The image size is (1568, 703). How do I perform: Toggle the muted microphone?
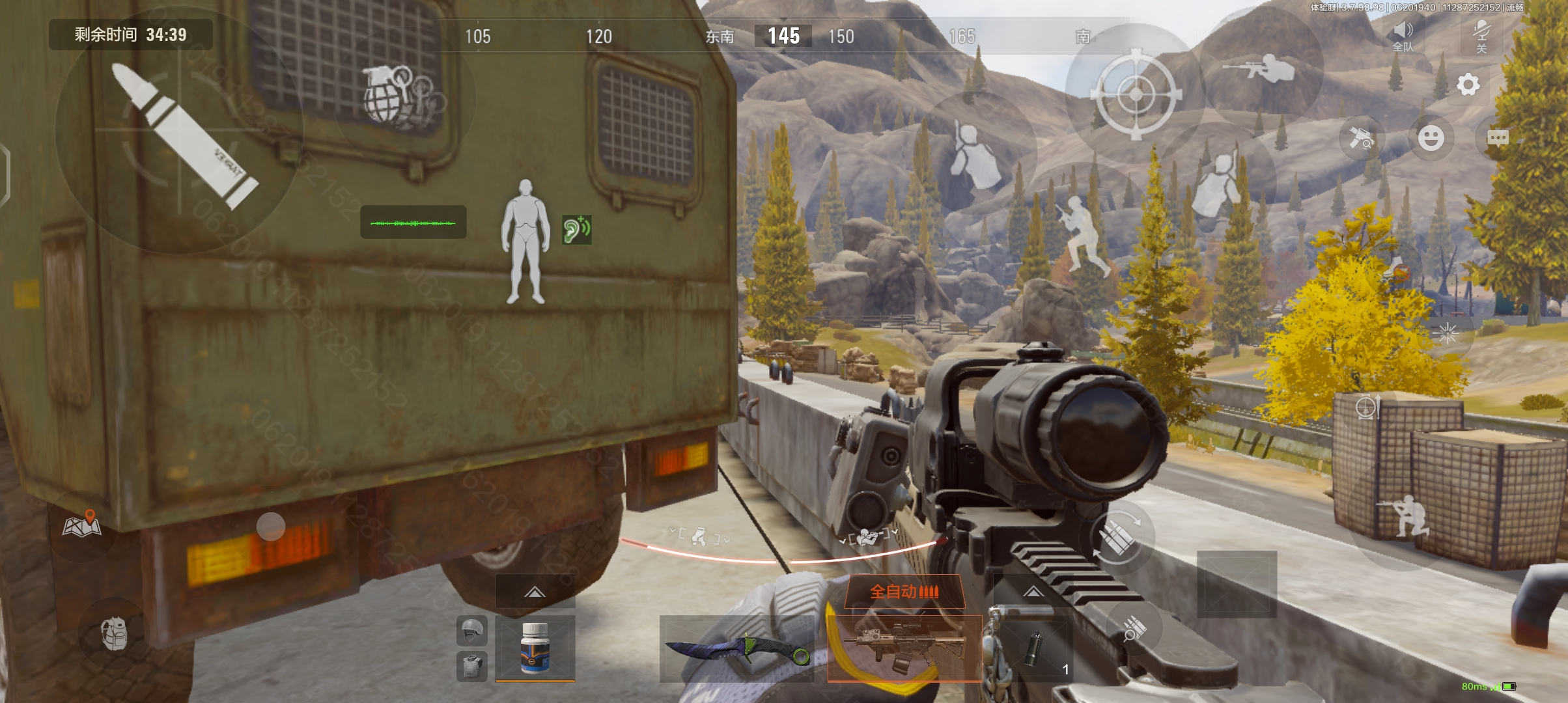1481,36
